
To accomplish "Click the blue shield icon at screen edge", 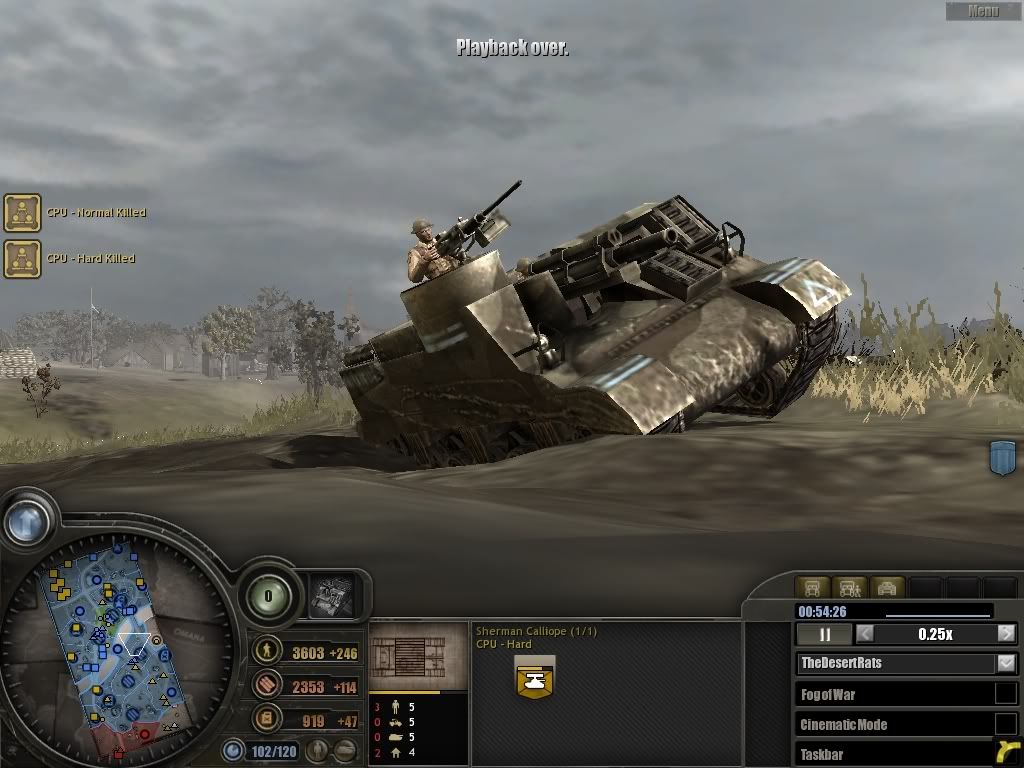I will coord(1002,457).
